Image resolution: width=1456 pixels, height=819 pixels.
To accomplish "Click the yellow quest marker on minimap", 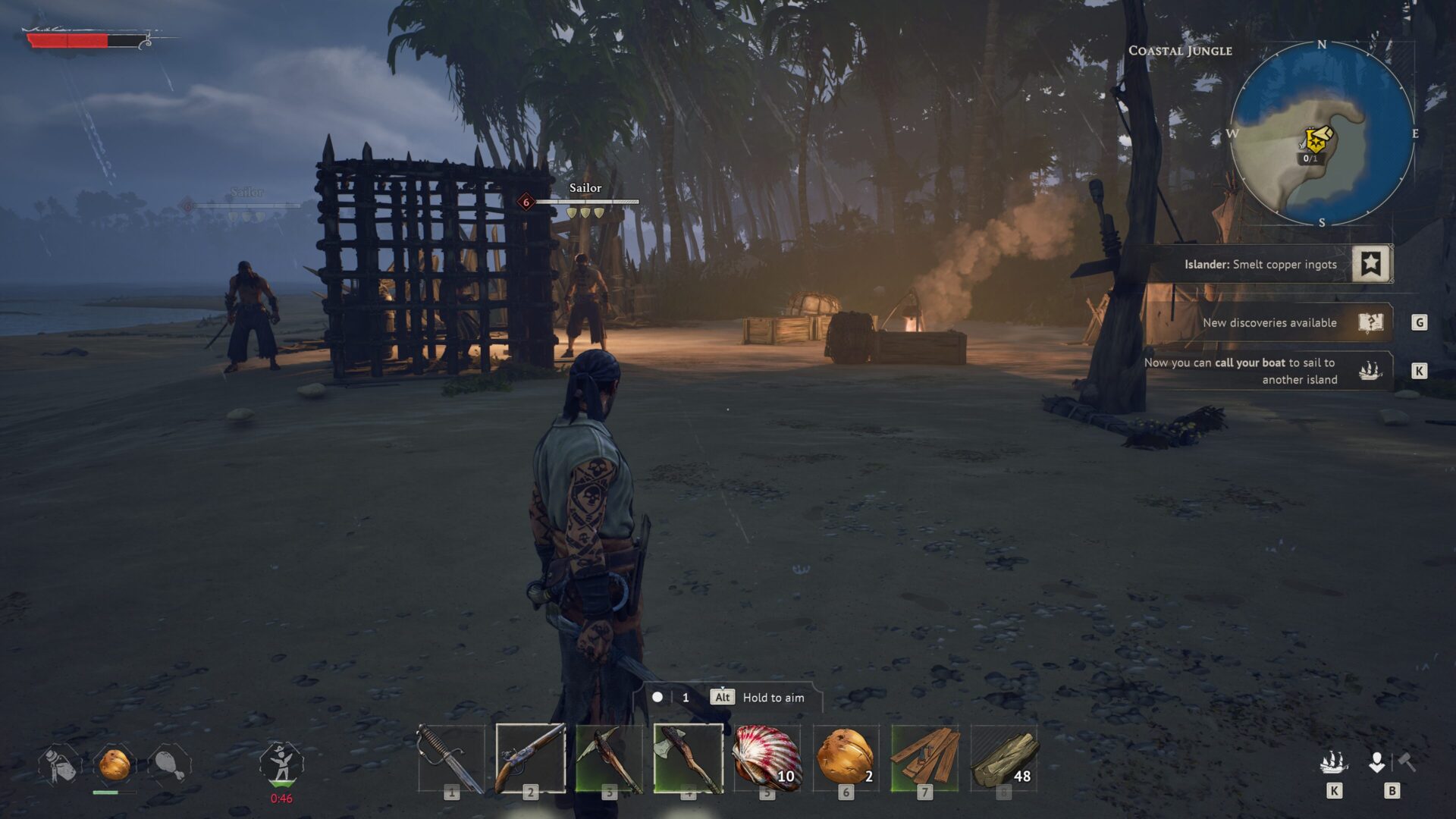I will tap(1317, 139).
